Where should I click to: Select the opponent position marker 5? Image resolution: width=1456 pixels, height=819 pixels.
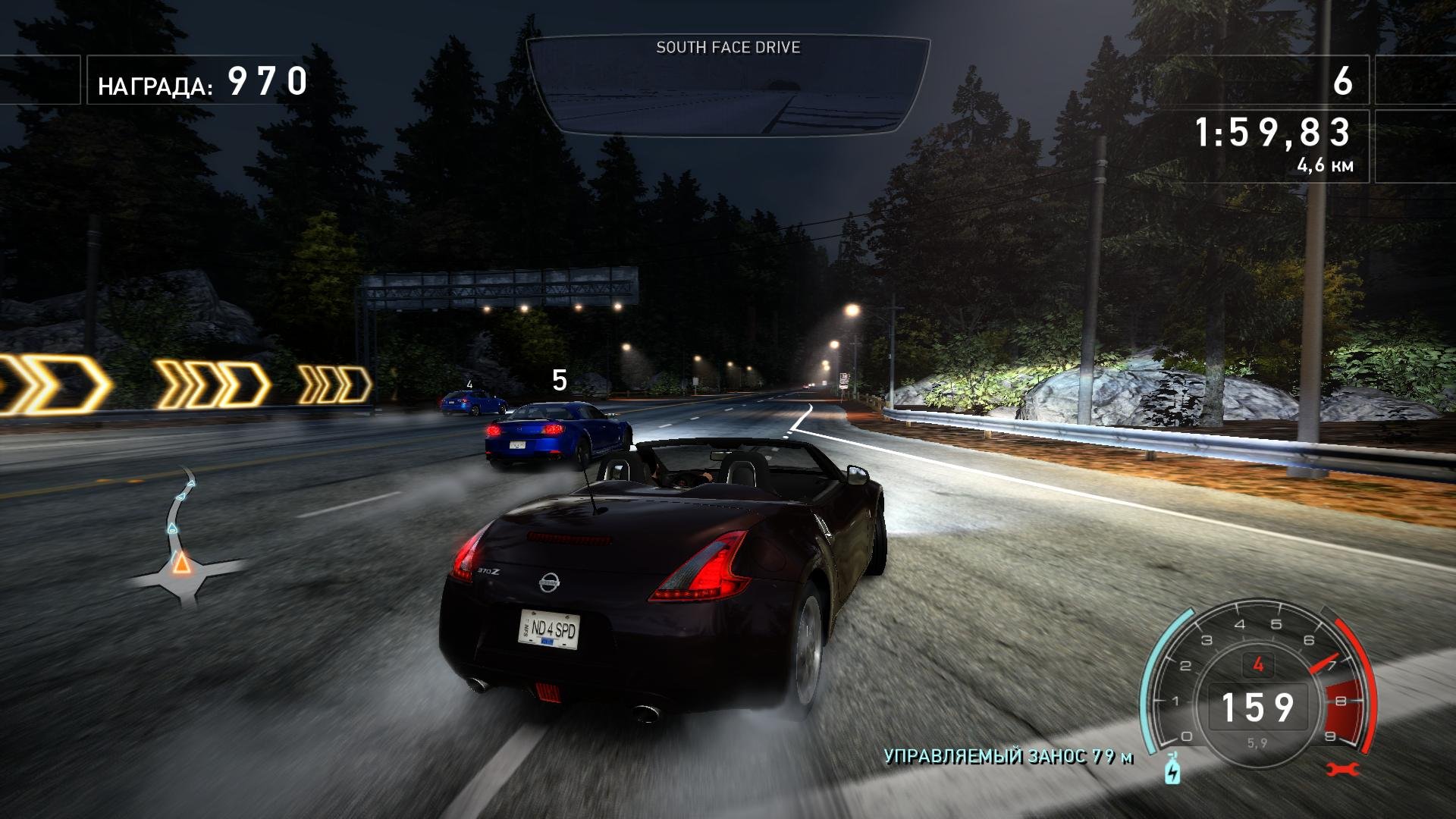(560, 380)
